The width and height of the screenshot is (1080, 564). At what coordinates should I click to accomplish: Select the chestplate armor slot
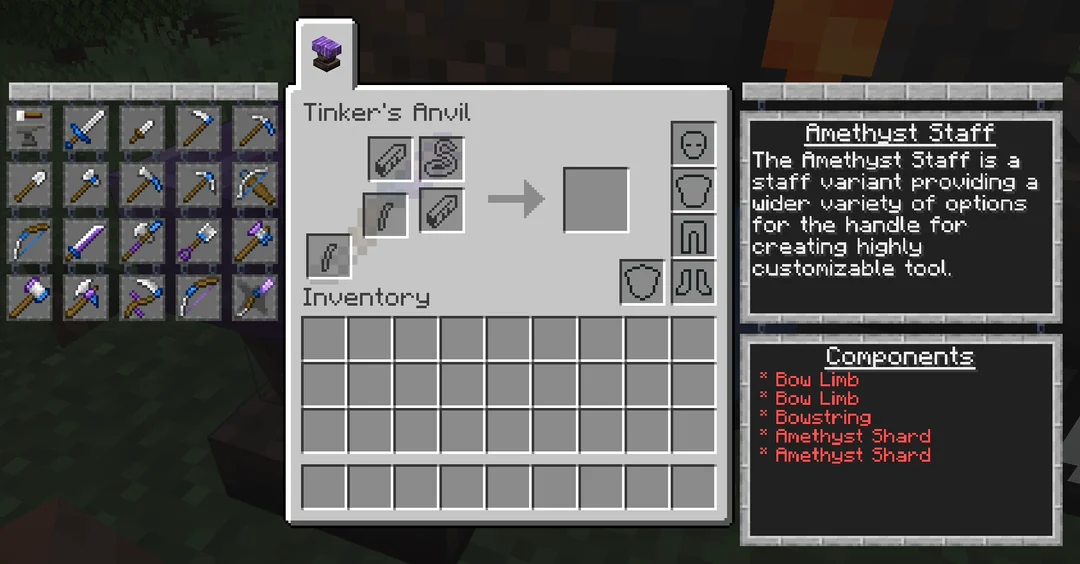693,189
